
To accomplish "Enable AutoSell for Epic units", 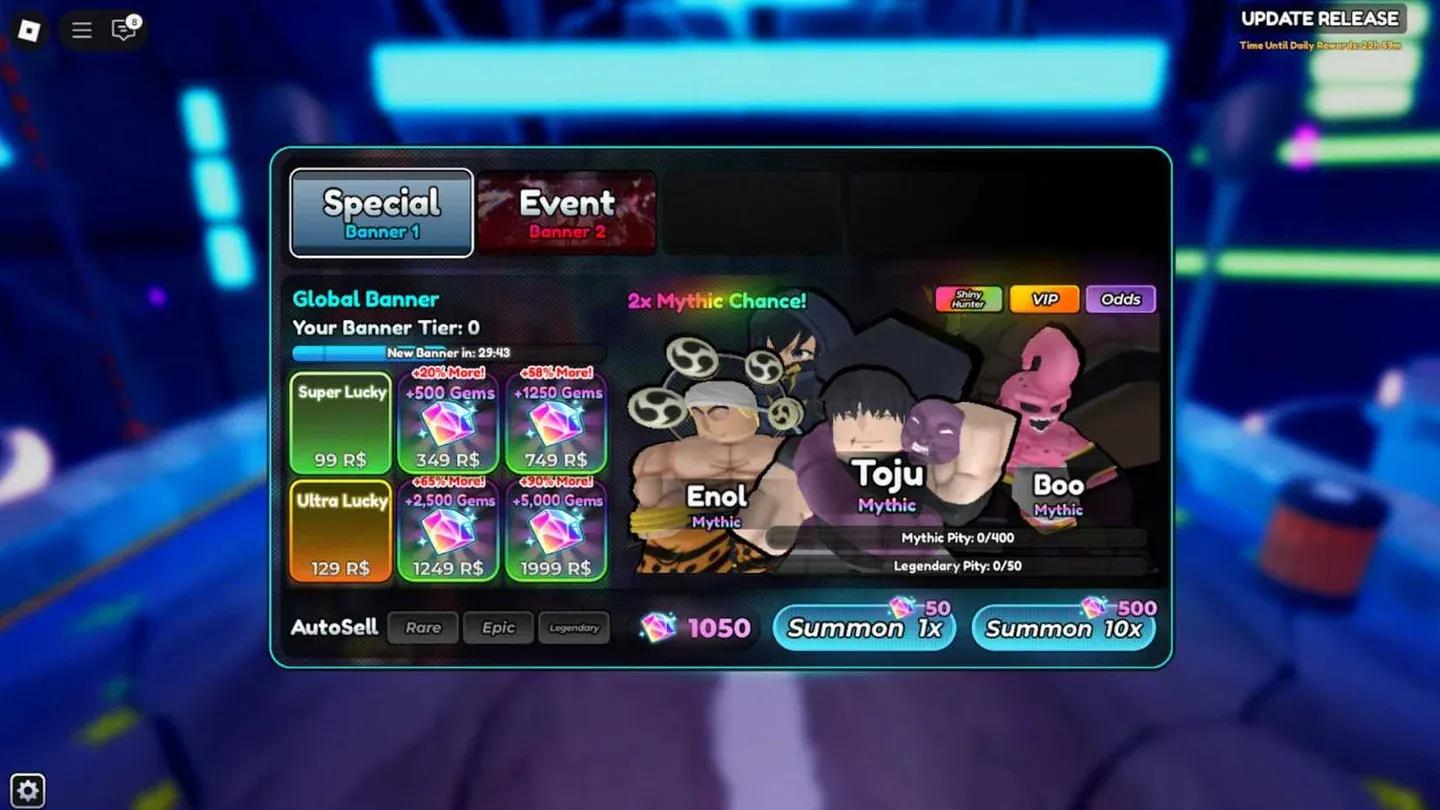I will (498, 627).
